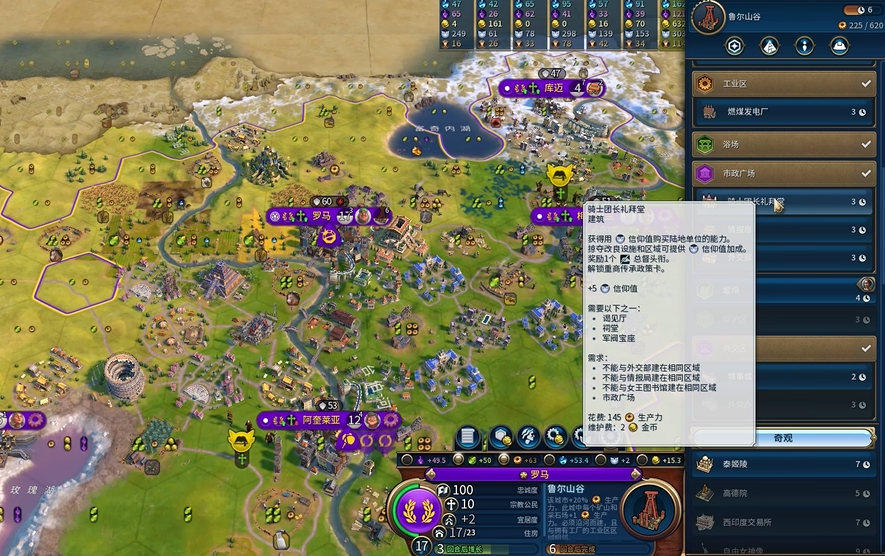Screen dimensions: 885x556
Task: Collapse the 工业区 district header
Action: 782,84
